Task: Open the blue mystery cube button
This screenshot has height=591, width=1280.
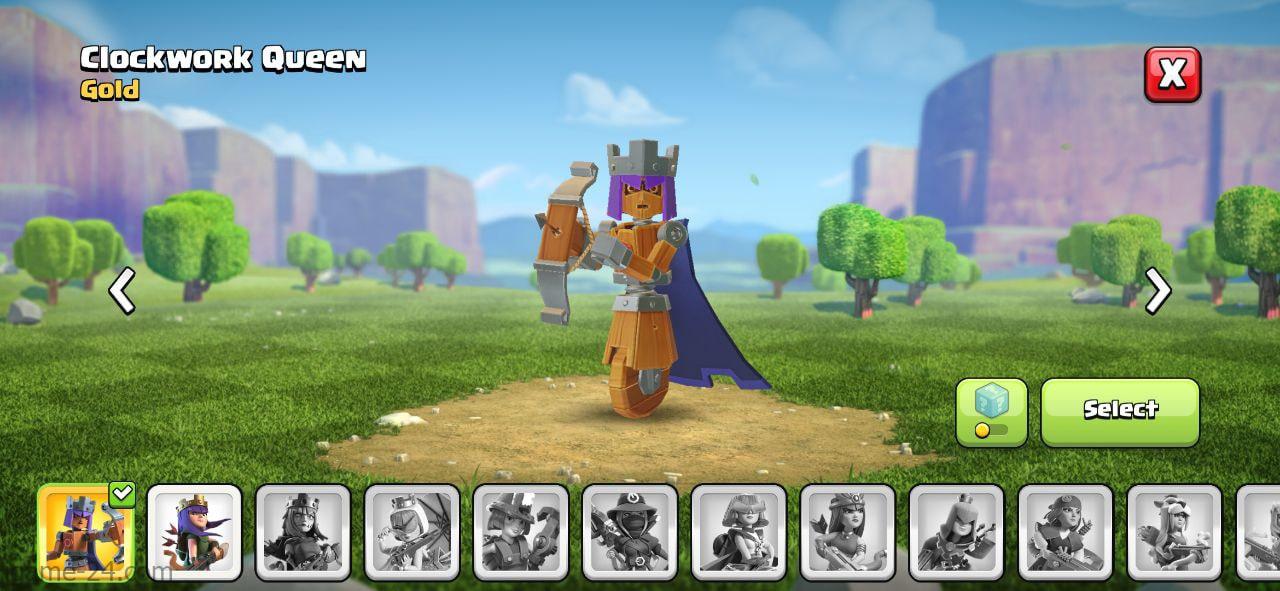Action: tap(991, 412)
